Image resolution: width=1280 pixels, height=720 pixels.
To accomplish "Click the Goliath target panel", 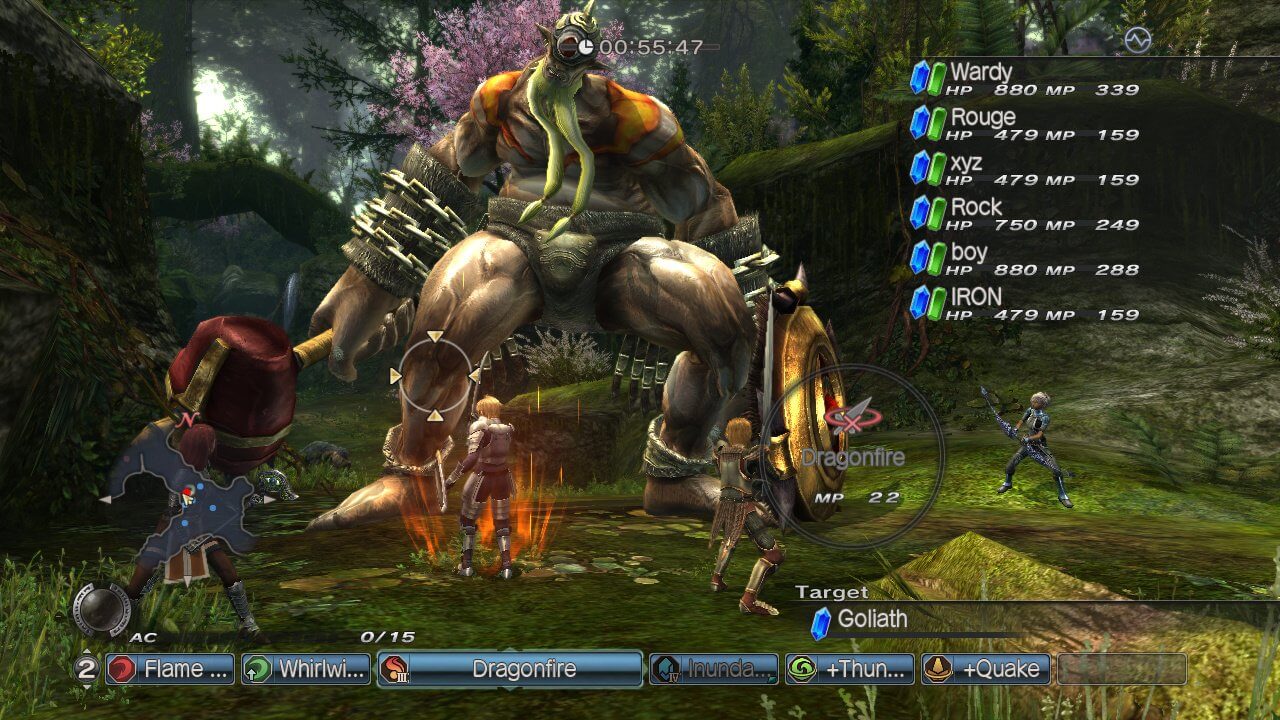I will coord(900,620).
